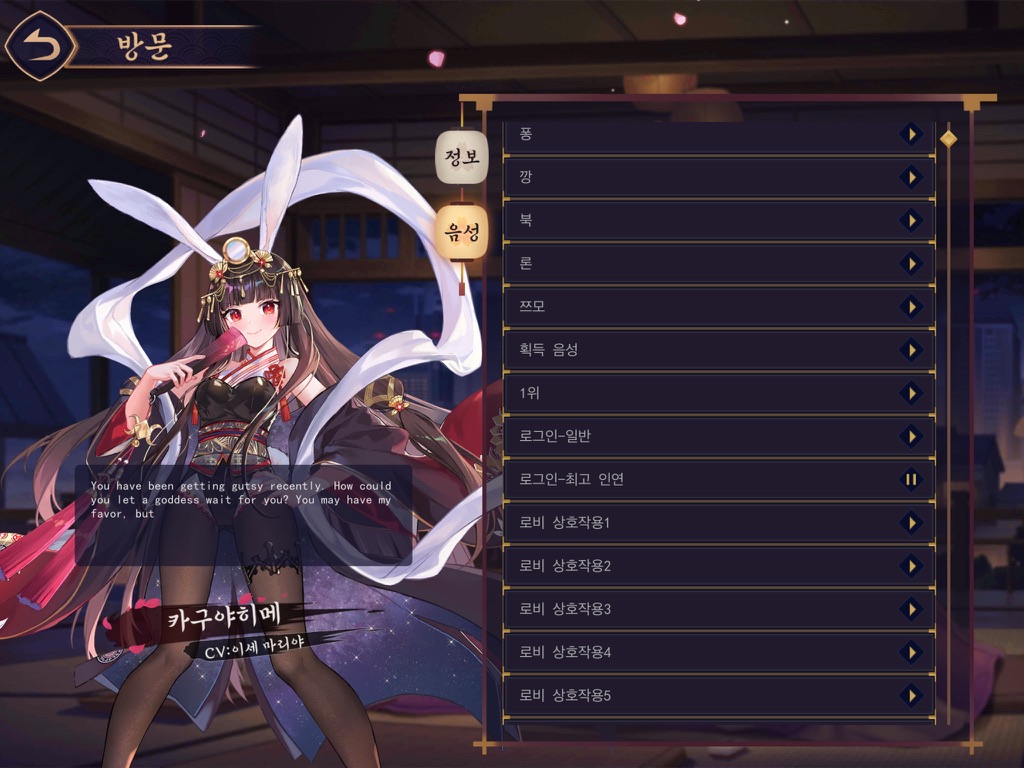Click the voice list scrollbar diamond handle
Image resolution: width=1024 pixels, height=768 pixels.
(948, 138)
